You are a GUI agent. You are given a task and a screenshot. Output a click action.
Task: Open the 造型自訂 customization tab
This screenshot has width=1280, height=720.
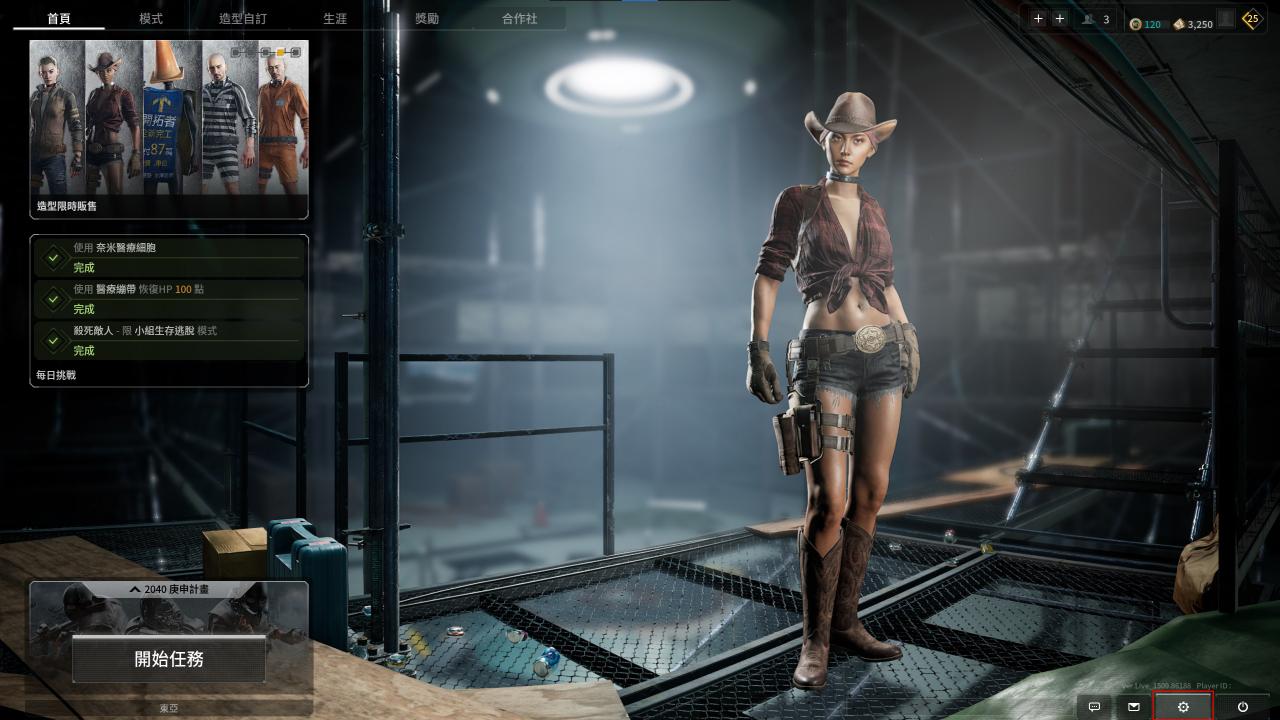pos(243,19)
